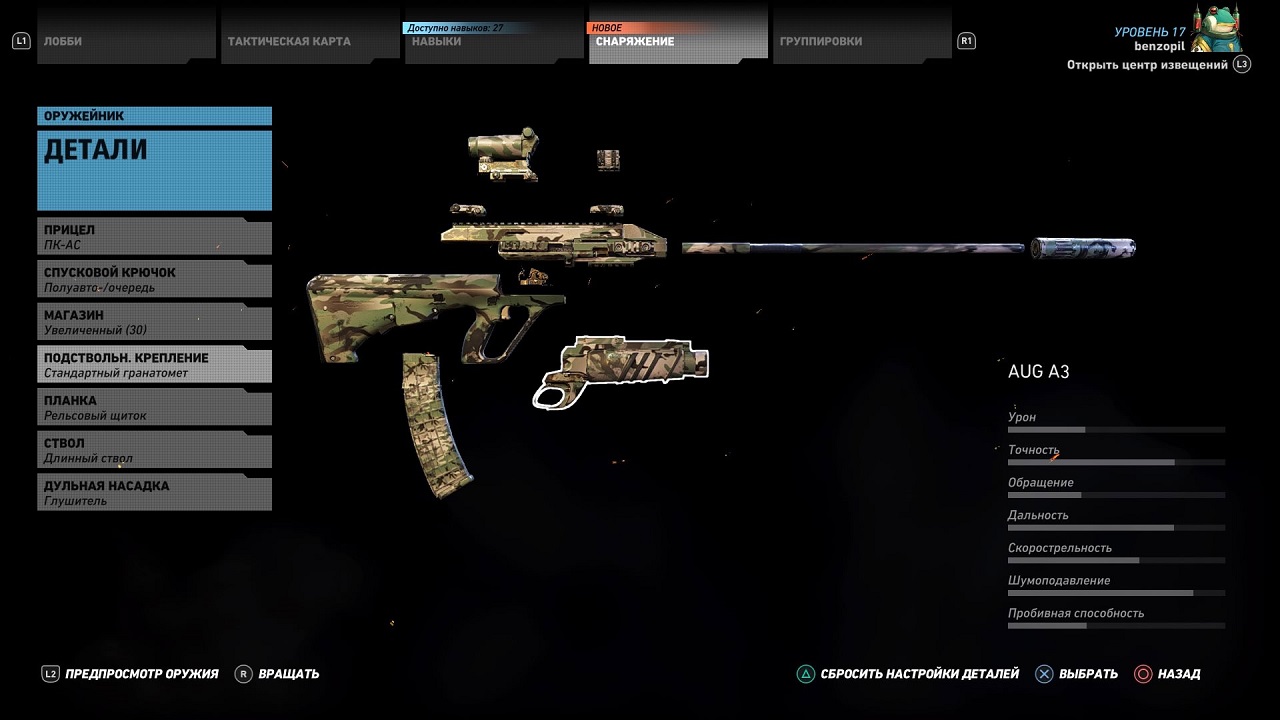Go back with the НАЗАД button

1168,674
